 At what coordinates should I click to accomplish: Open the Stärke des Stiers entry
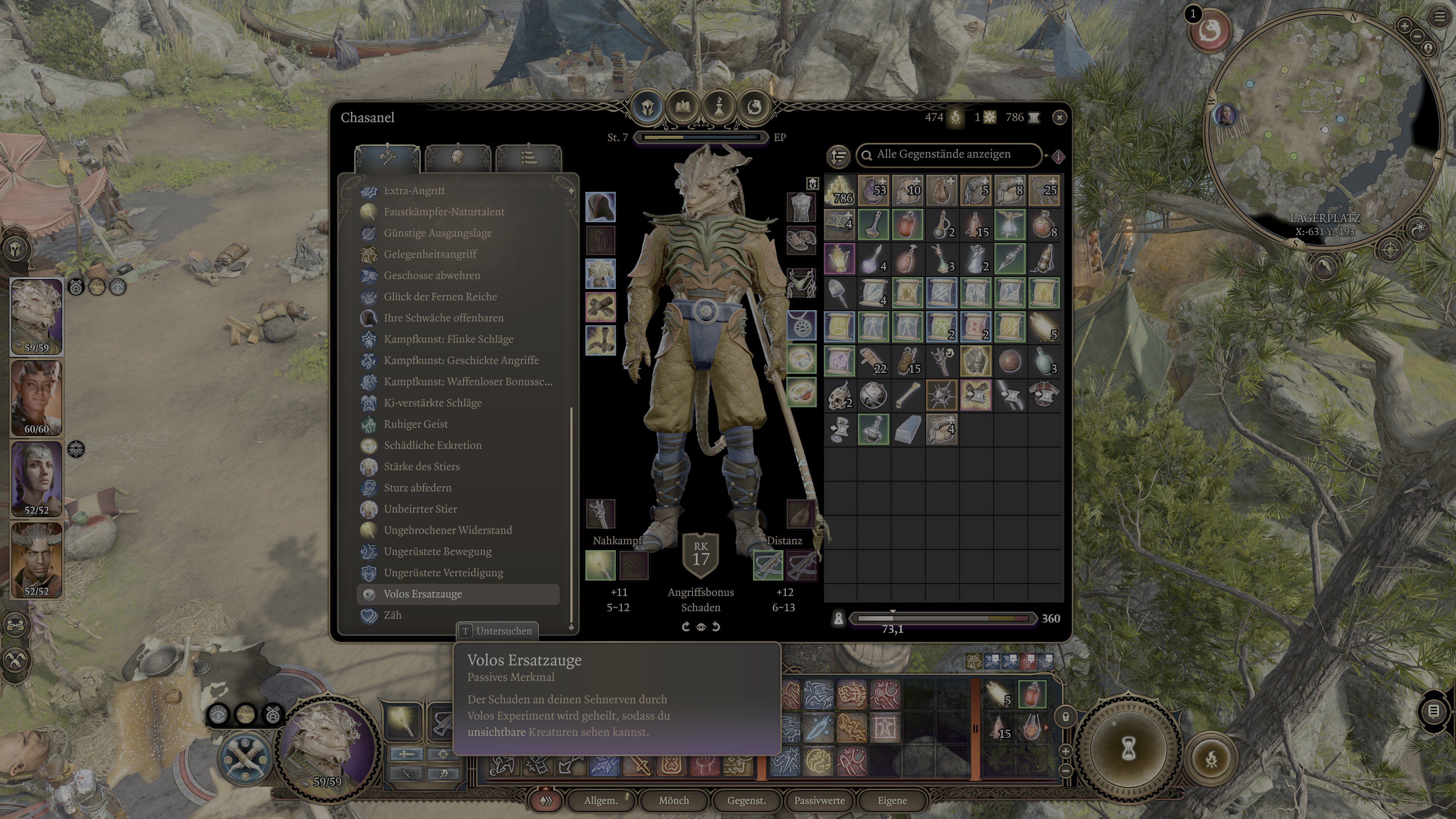(x=422, y=466)
